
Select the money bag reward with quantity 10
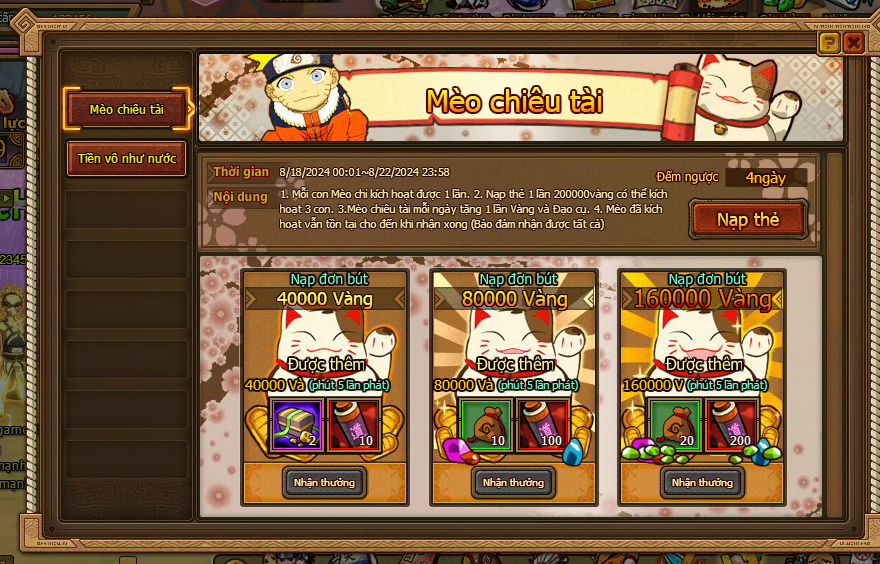[487, 425]
